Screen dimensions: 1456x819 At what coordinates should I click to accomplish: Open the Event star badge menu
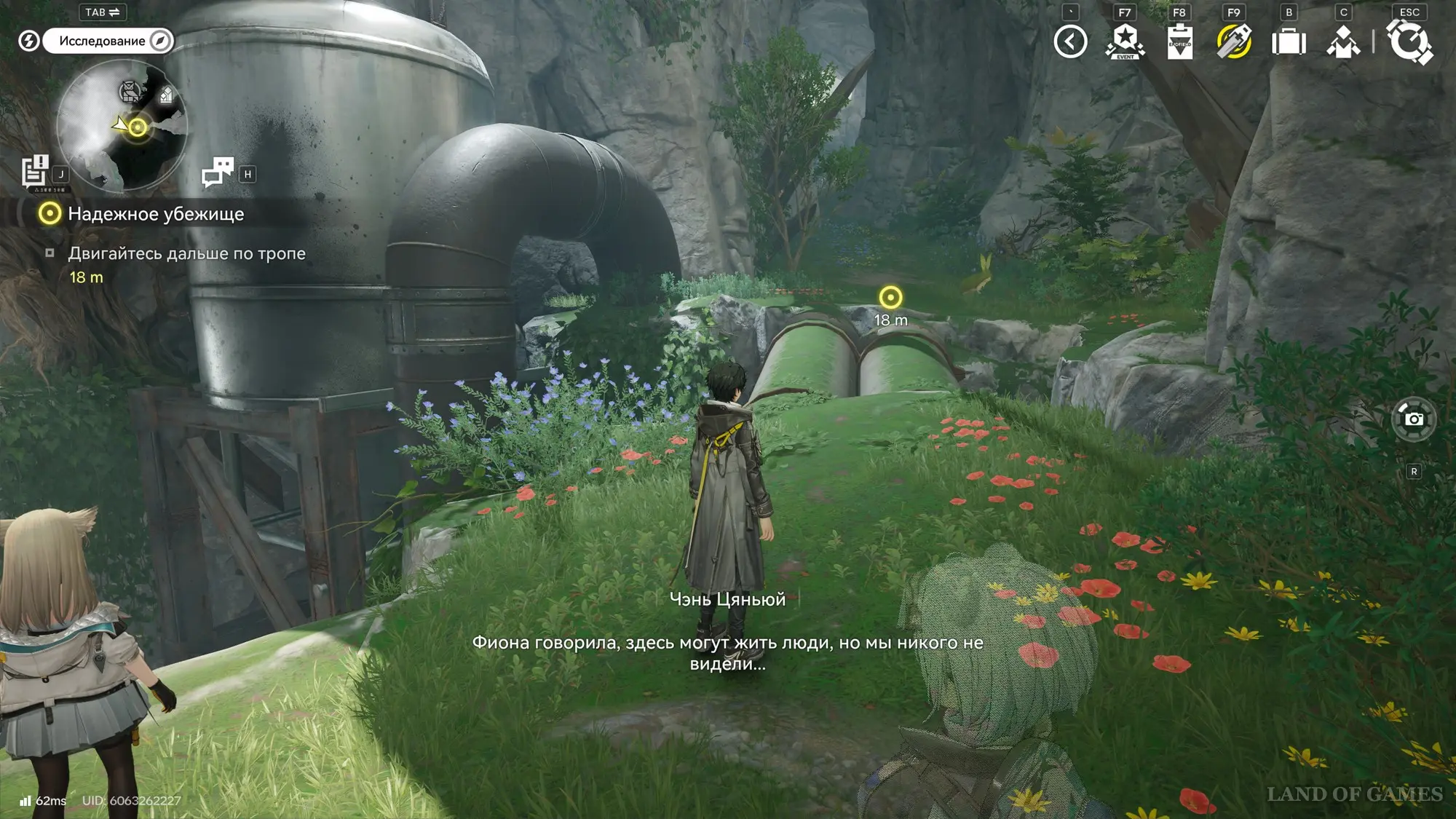[1125, 41]
